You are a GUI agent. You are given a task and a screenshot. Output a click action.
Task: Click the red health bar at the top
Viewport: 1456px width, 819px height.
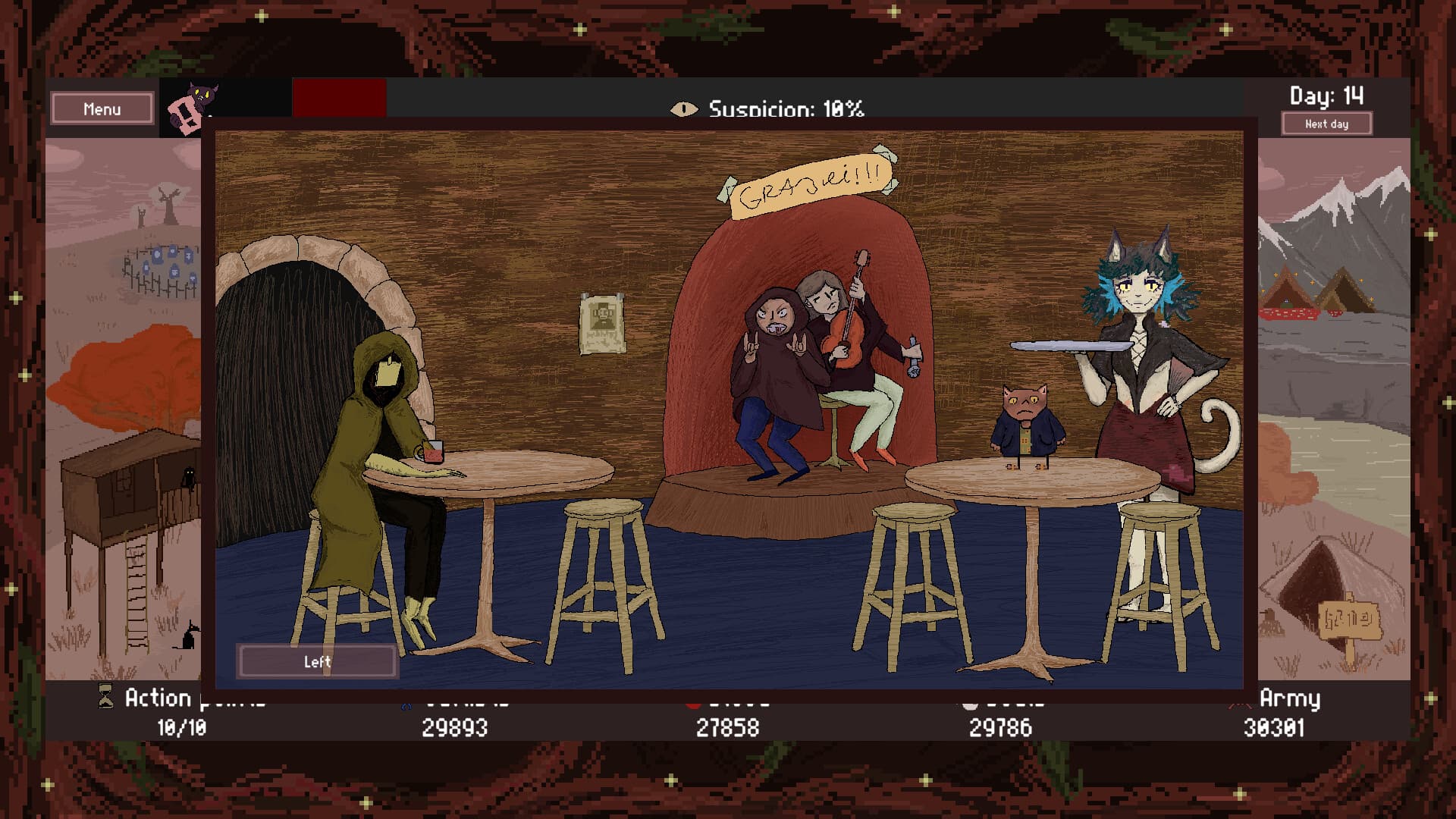coord(340,99)
